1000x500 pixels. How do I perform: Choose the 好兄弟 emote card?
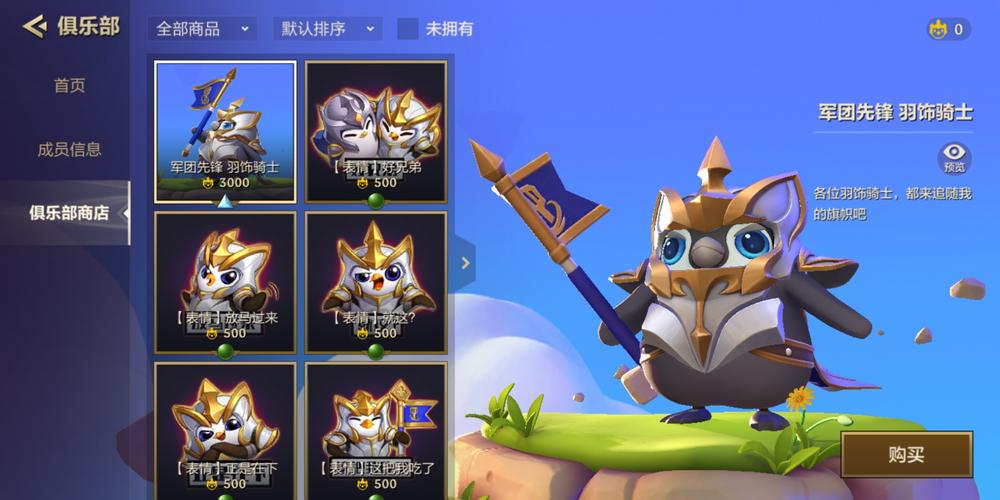(x=376, y=131)
